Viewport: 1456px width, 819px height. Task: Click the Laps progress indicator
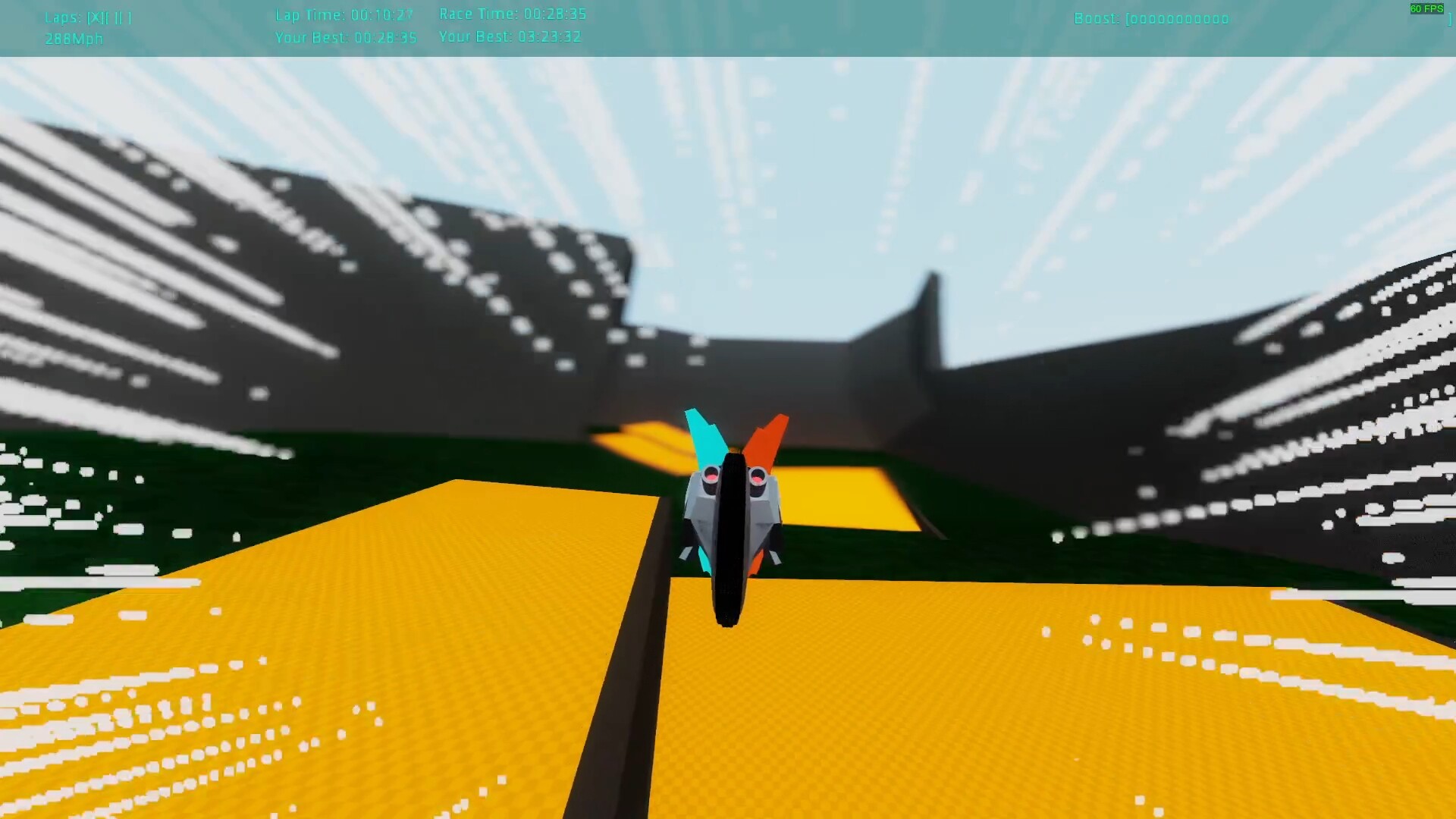[x=89, y=18]
